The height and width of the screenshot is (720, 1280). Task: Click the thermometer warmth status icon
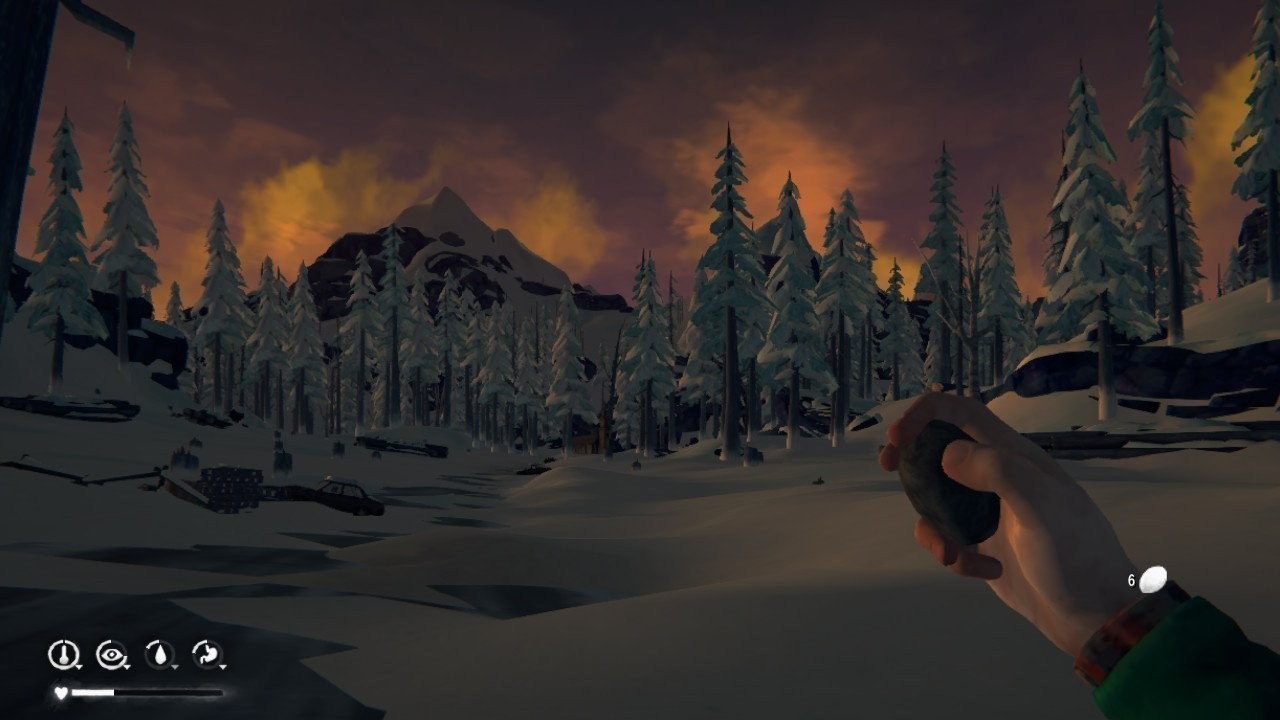tap(62, 655)
